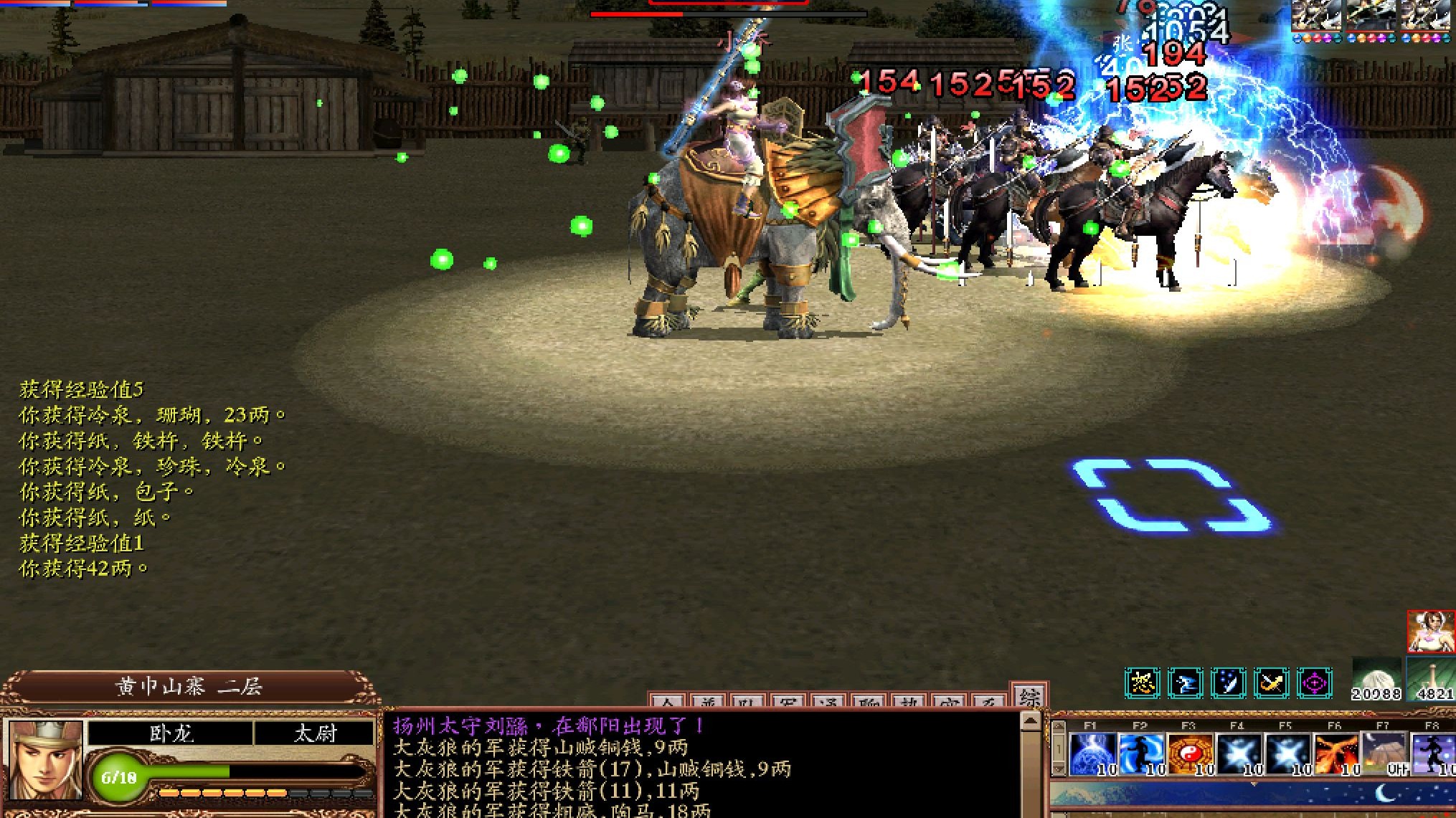Use the blue swirl runner skill on F2

click(x=1141, y=754)
